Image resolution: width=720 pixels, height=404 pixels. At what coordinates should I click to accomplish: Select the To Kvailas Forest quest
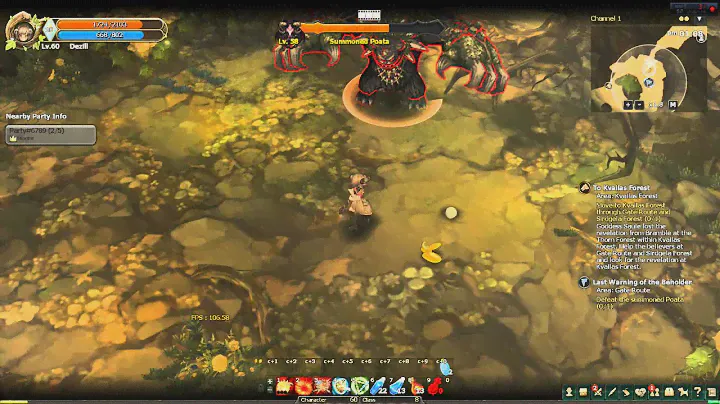(620, 188)
